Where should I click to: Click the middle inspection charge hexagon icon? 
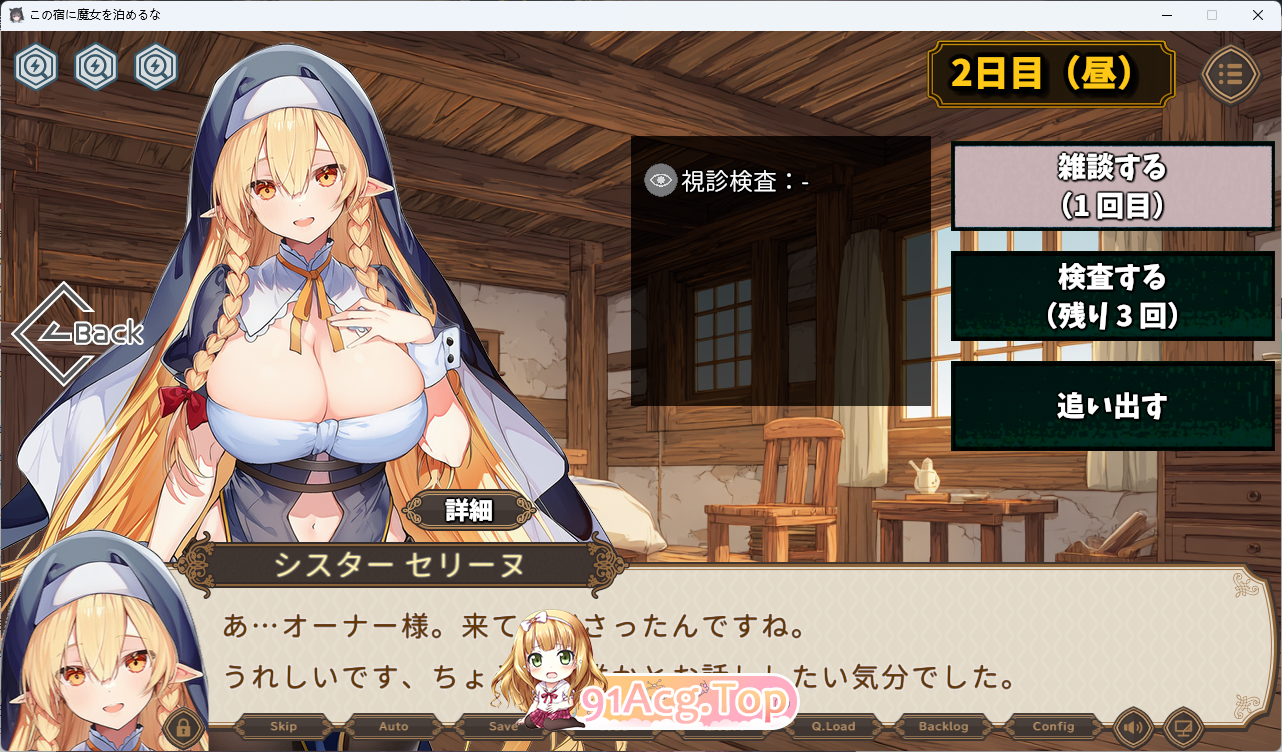[96, 68]
